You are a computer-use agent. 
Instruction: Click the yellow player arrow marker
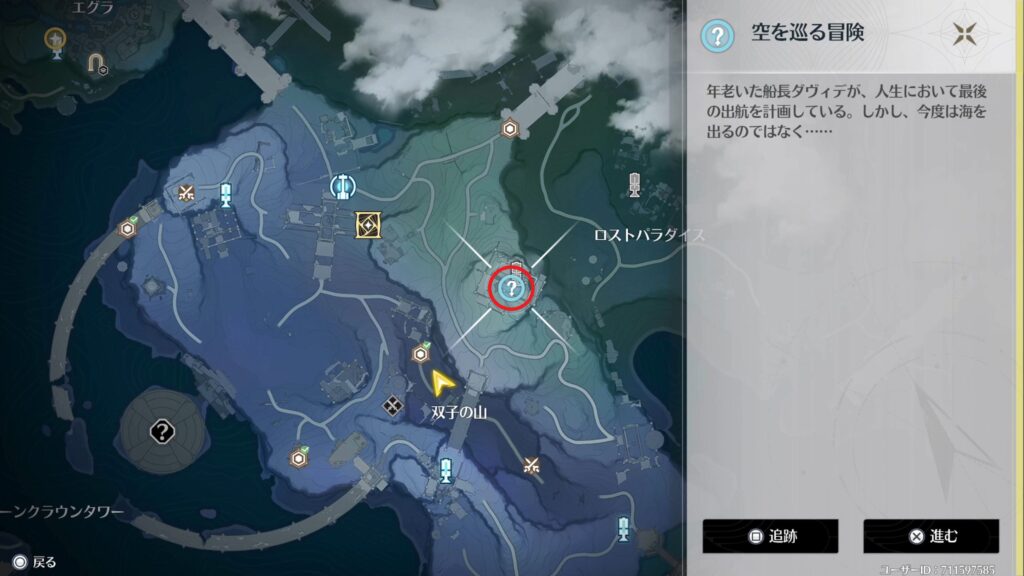coord(440,381)
